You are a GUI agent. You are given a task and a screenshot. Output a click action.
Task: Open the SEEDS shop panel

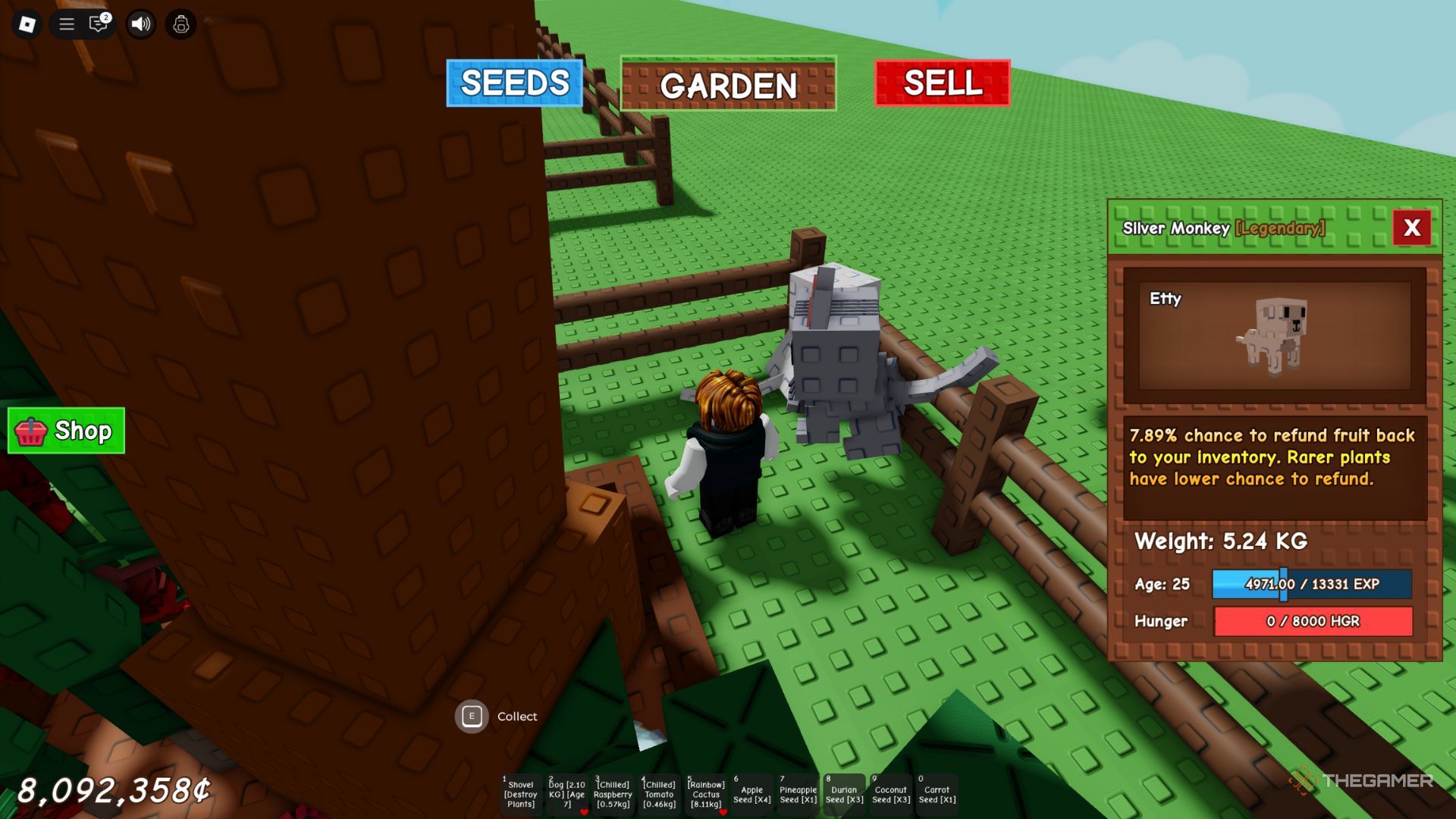point(514,84)
